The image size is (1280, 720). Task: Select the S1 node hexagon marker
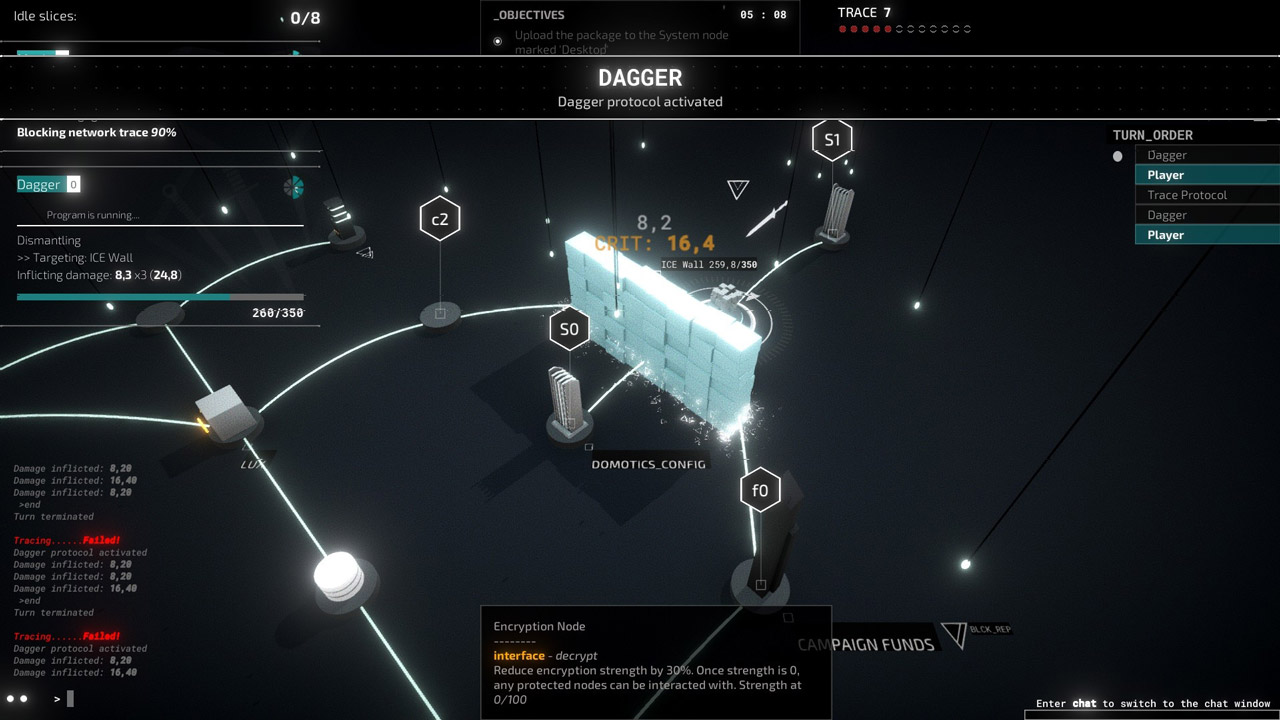click(832, 140)
